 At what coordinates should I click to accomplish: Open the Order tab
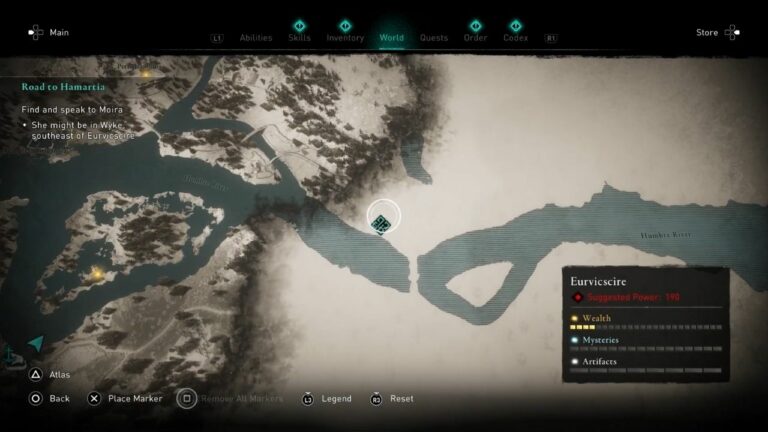[x=475, y=38]
